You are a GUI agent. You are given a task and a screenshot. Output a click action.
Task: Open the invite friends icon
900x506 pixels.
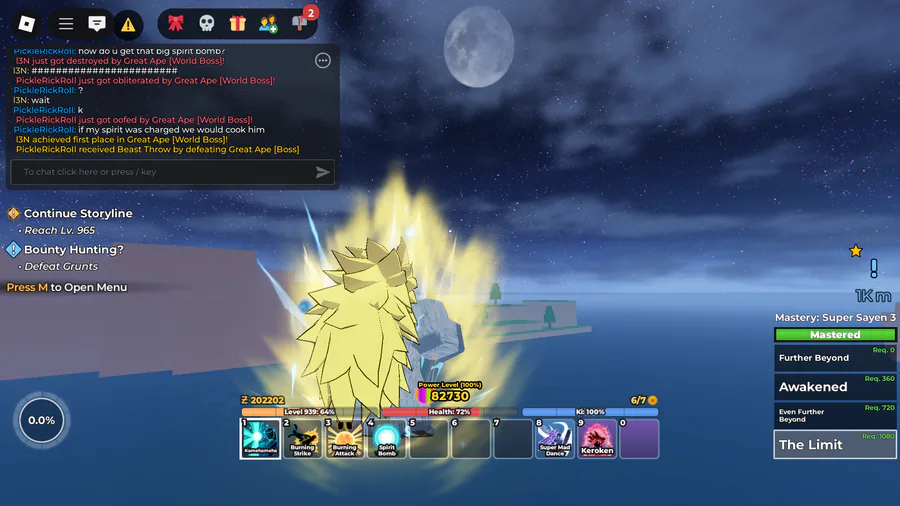pyautogui.click(x=268, y=23)
